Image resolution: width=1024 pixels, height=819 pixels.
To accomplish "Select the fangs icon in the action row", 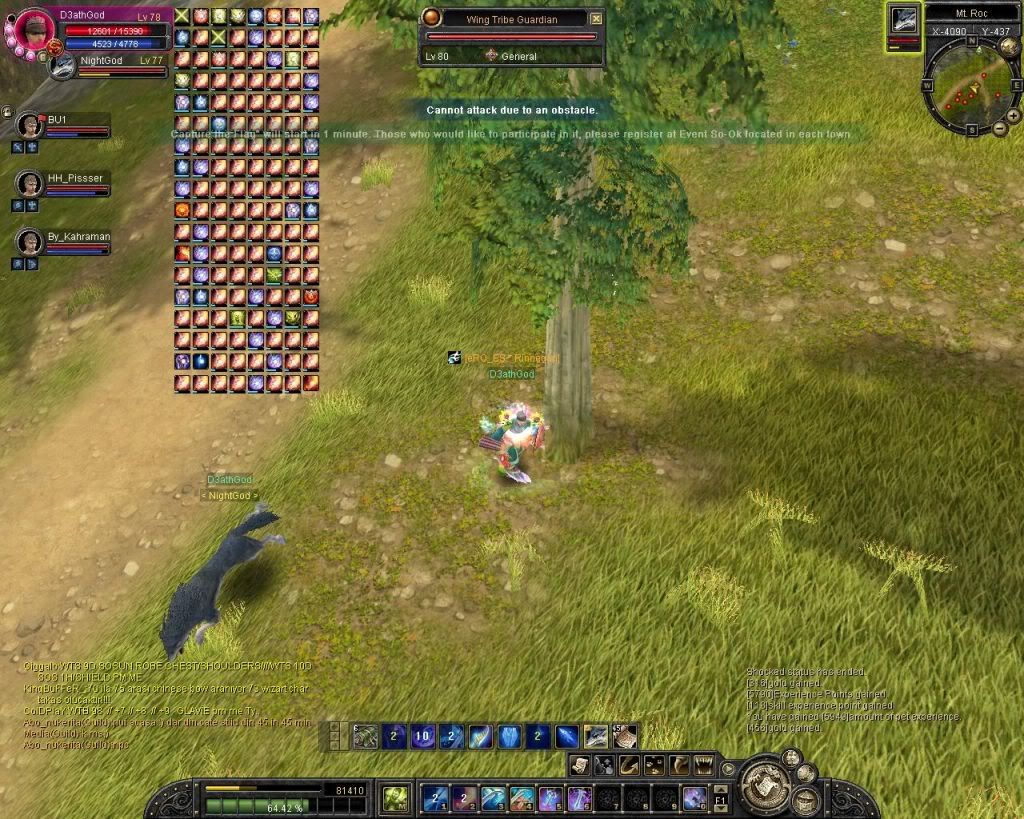I will [x=703, y=765].
